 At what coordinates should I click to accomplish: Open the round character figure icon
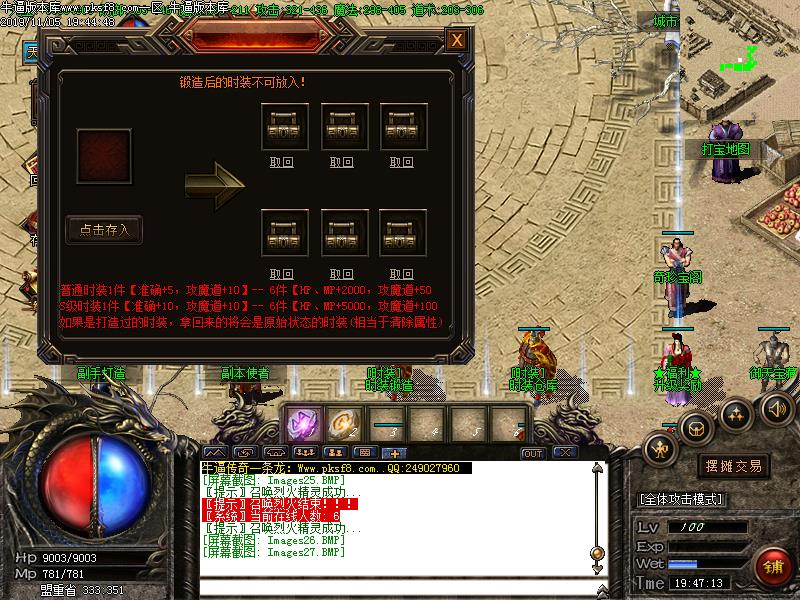(x=658, y=447)
